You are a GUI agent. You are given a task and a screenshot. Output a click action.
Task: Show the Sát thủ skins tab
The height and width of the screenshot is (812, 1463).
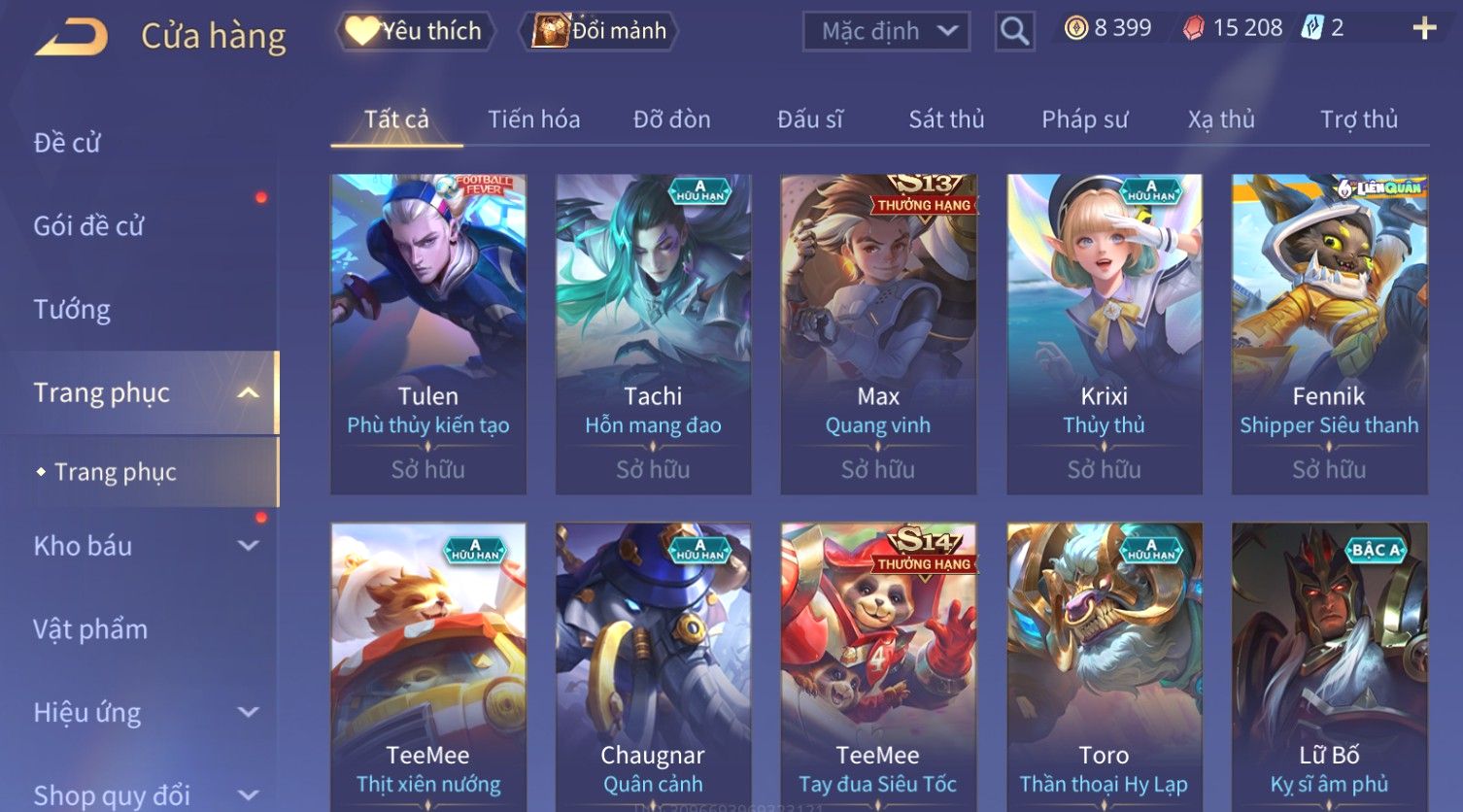tap(946, 119)
